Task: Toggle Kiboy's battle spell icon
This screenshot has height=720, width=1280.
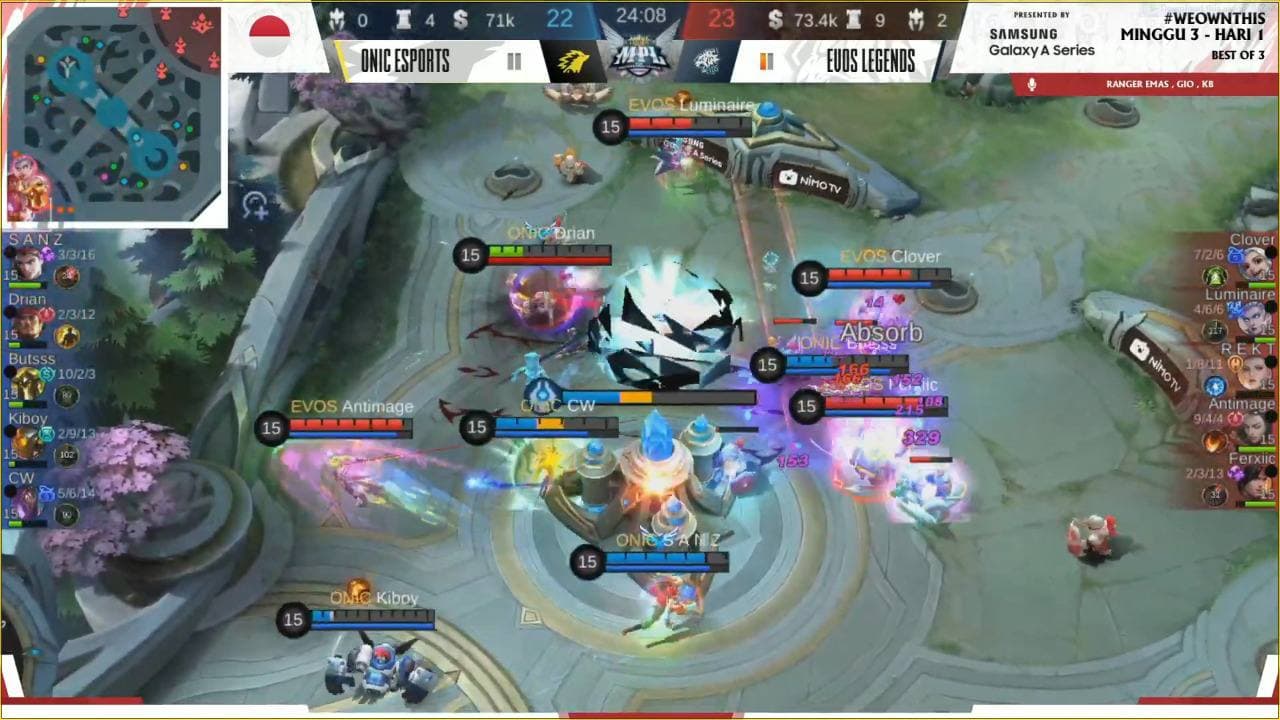Action: tap(48, 433)
